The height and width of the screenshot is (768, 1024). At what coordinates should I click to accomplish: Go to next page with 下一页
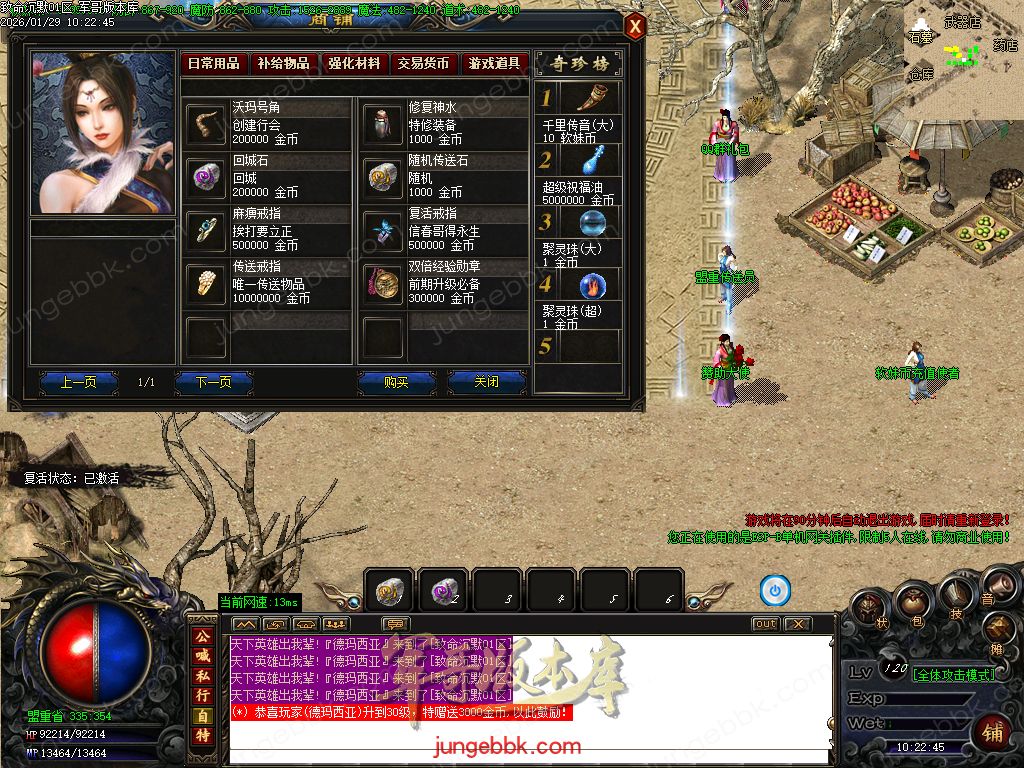point(213,382)
